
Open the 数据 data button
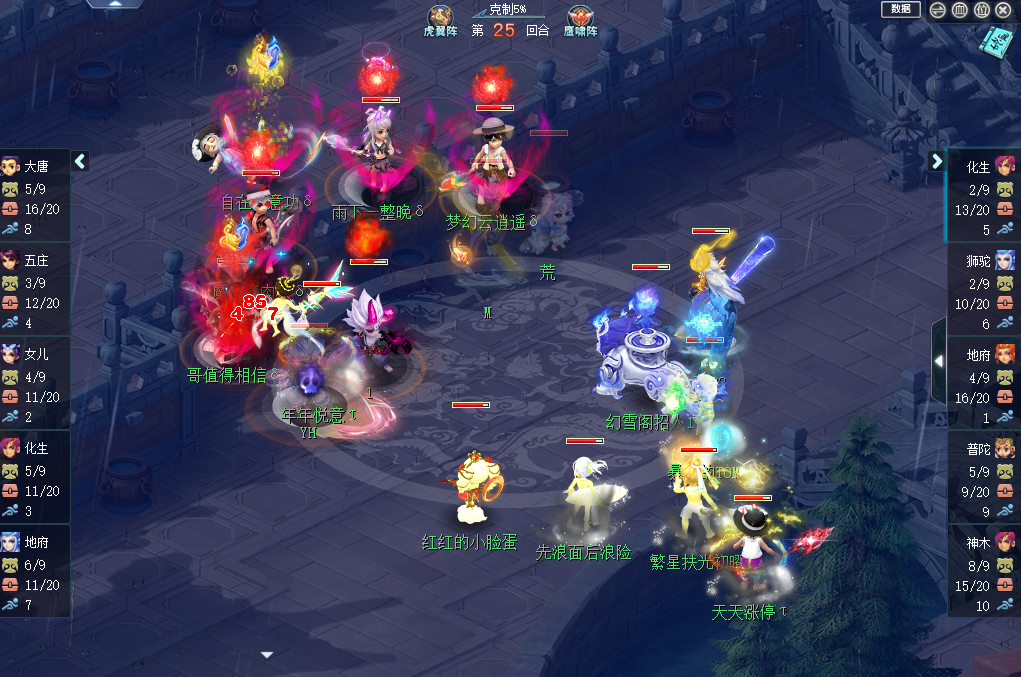pos(900,9)
